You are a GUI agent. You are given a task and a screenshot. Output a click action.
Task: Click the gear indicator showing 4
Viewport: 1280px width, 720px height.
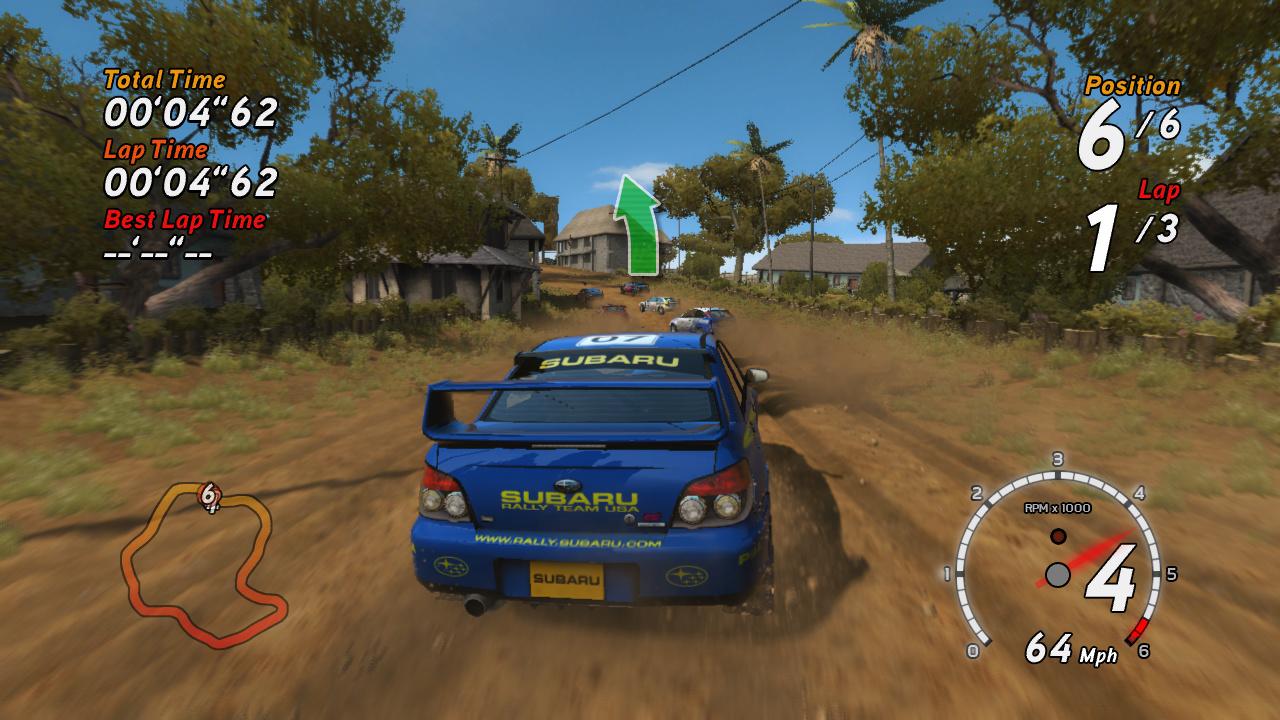pos(1114,581)
